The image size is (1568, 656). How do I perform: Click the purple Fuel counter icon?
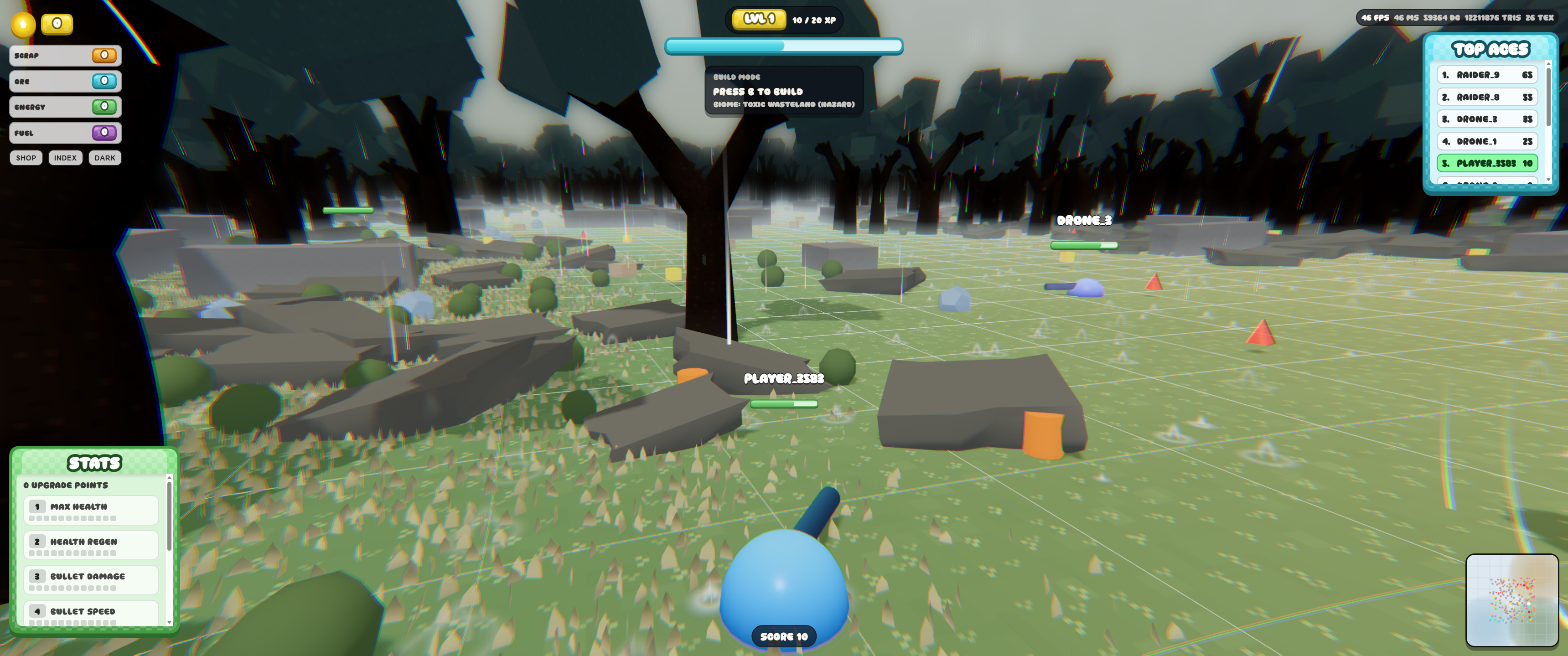point(105,132)
